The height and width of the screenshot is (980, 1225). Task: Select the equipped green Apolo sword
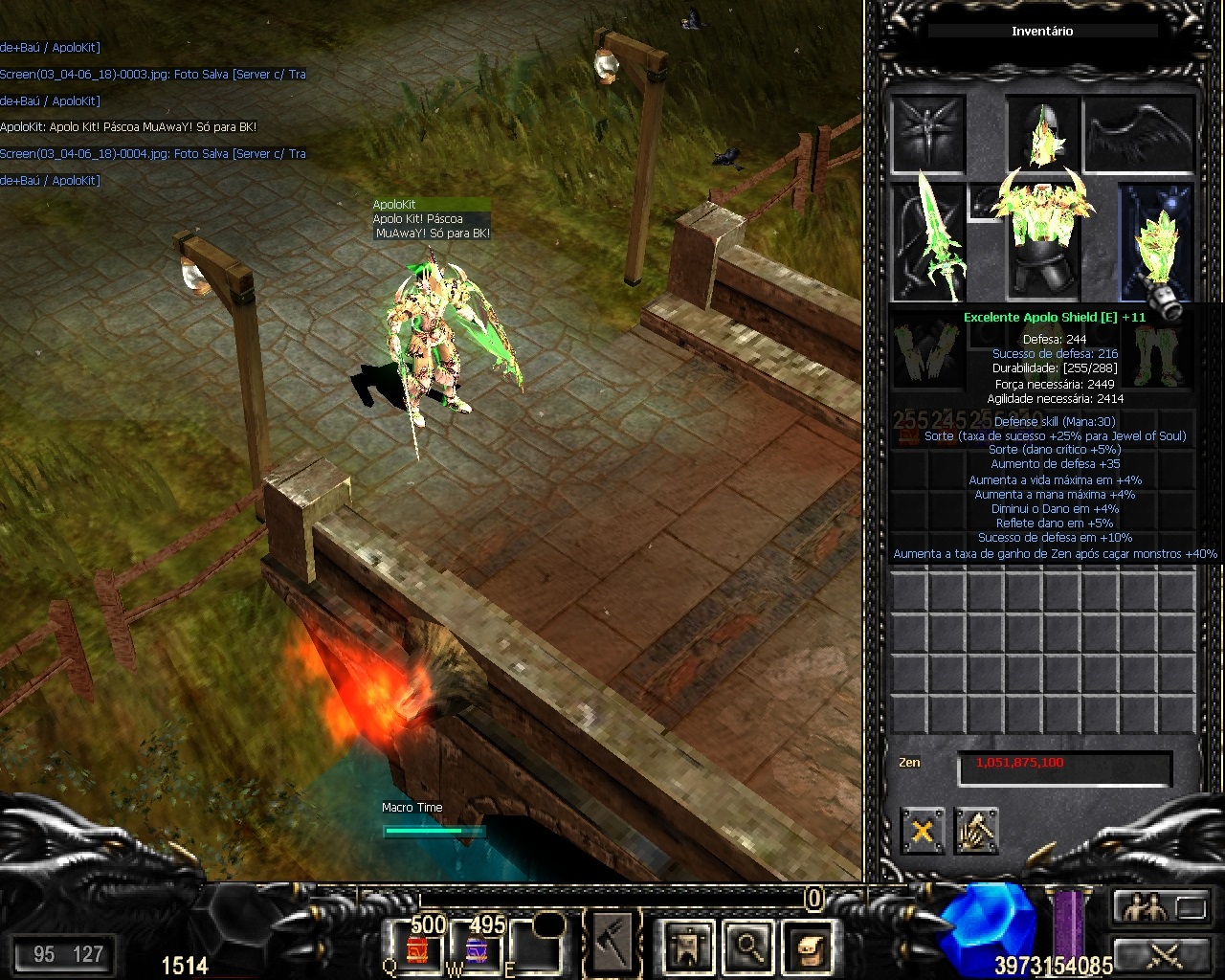tap(928, 239)
